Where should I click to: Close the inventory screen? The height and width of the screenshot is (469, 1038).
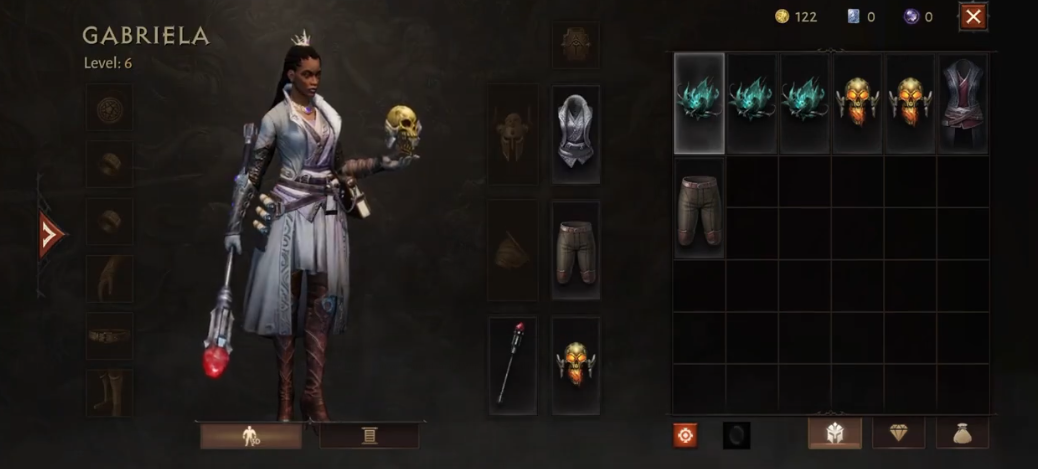click(x=973, y=16)
